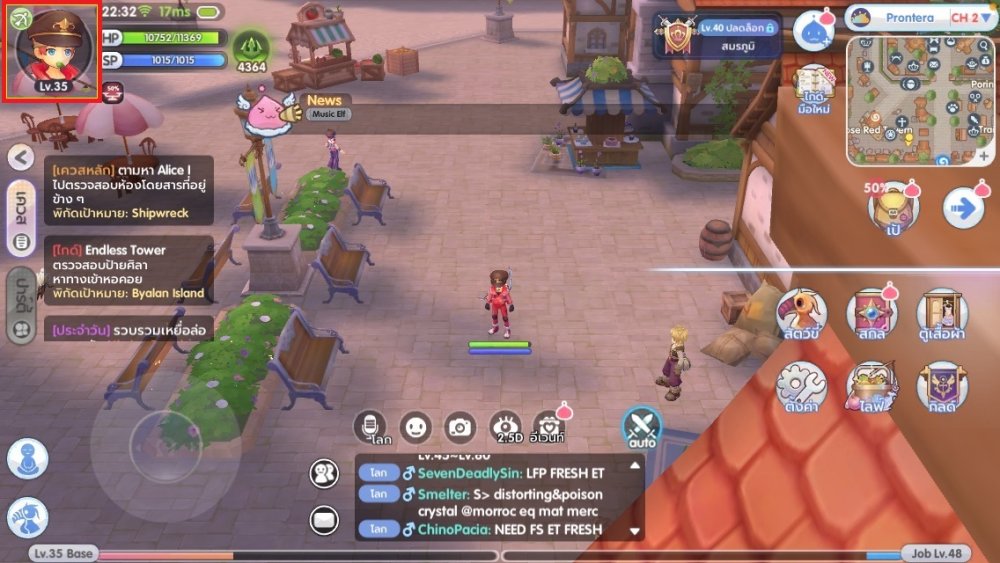Screen dimensions: 1000x563
Task: Open the guild banner menu
Action: coord(941,387)
